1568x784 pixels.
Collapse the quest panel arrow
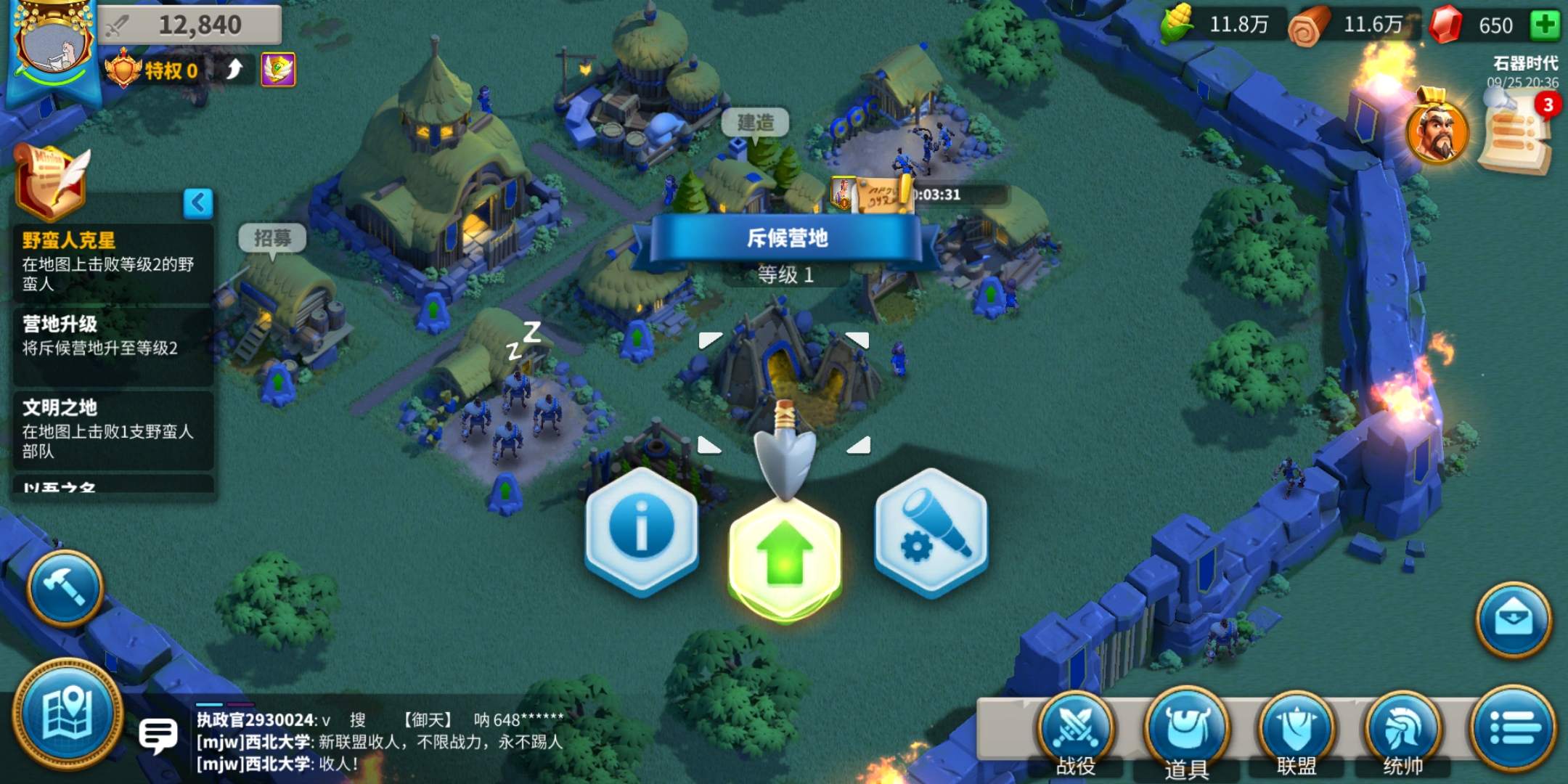(x=198, y=203)
